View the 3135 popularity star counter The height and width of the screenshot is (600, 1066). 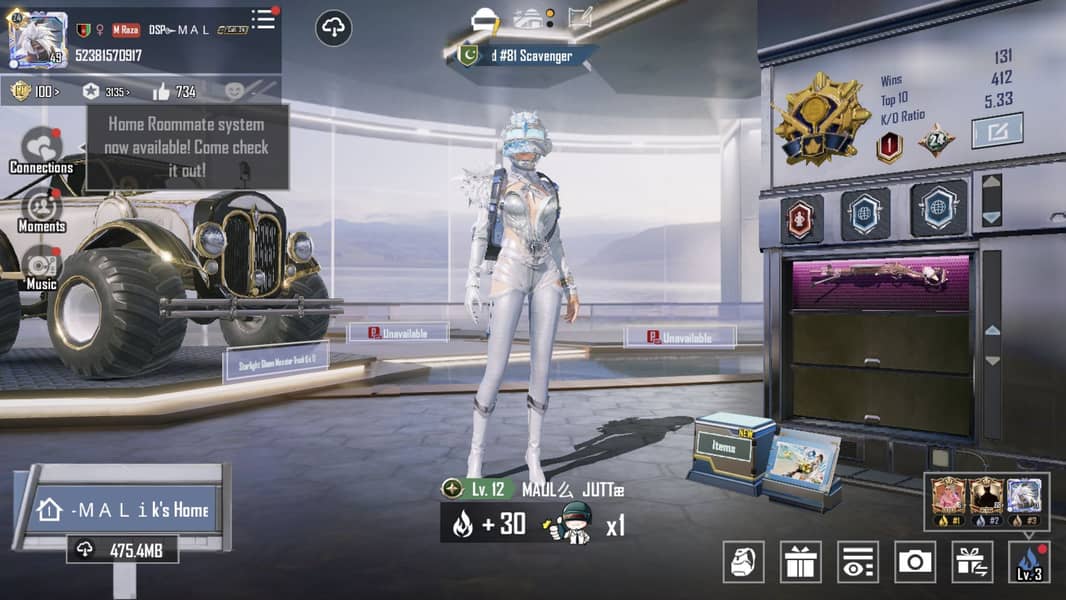pyautogui.click(x=106, y=92)
